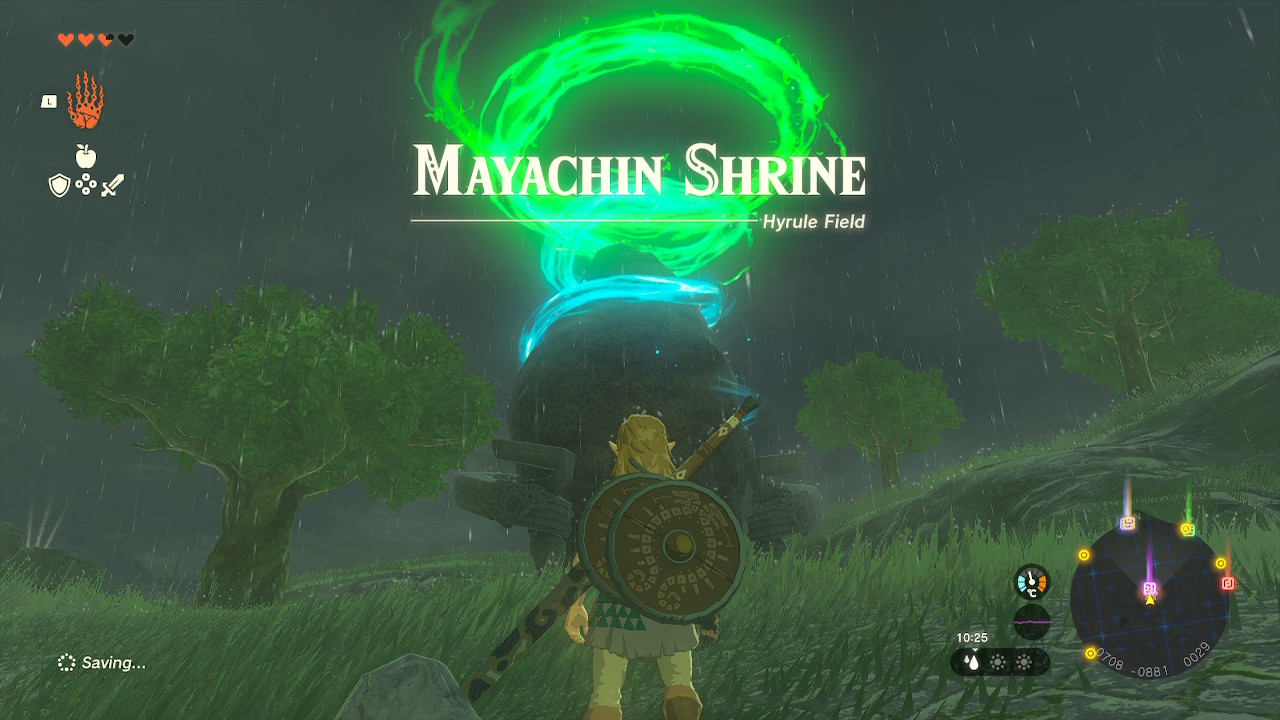This screenshot has width=1280, height=720.
Task: Click the red pin marker on the minimap
Action: 1228,582
